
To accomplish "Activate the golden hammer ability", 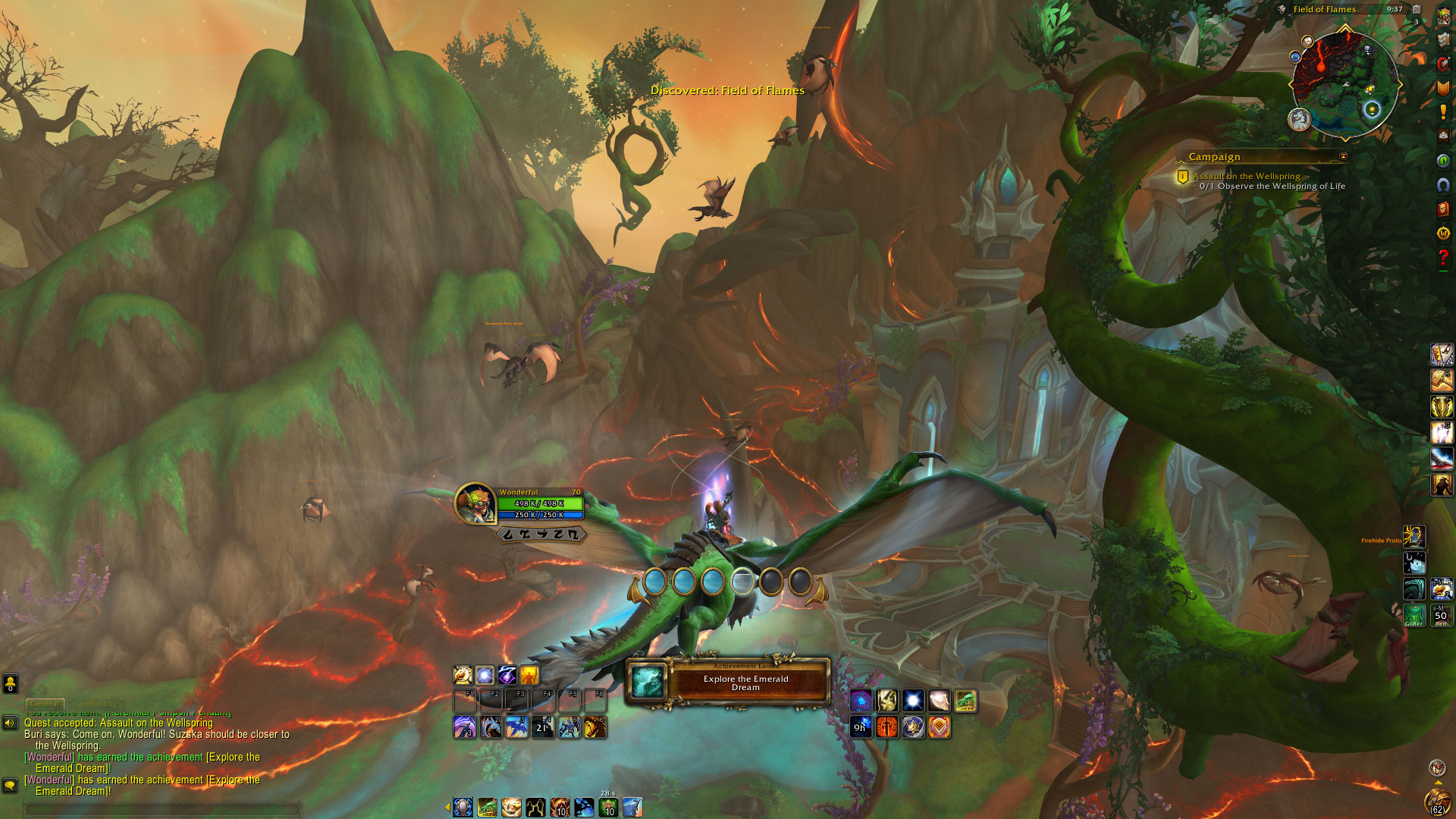I will tap(1442, 381).
